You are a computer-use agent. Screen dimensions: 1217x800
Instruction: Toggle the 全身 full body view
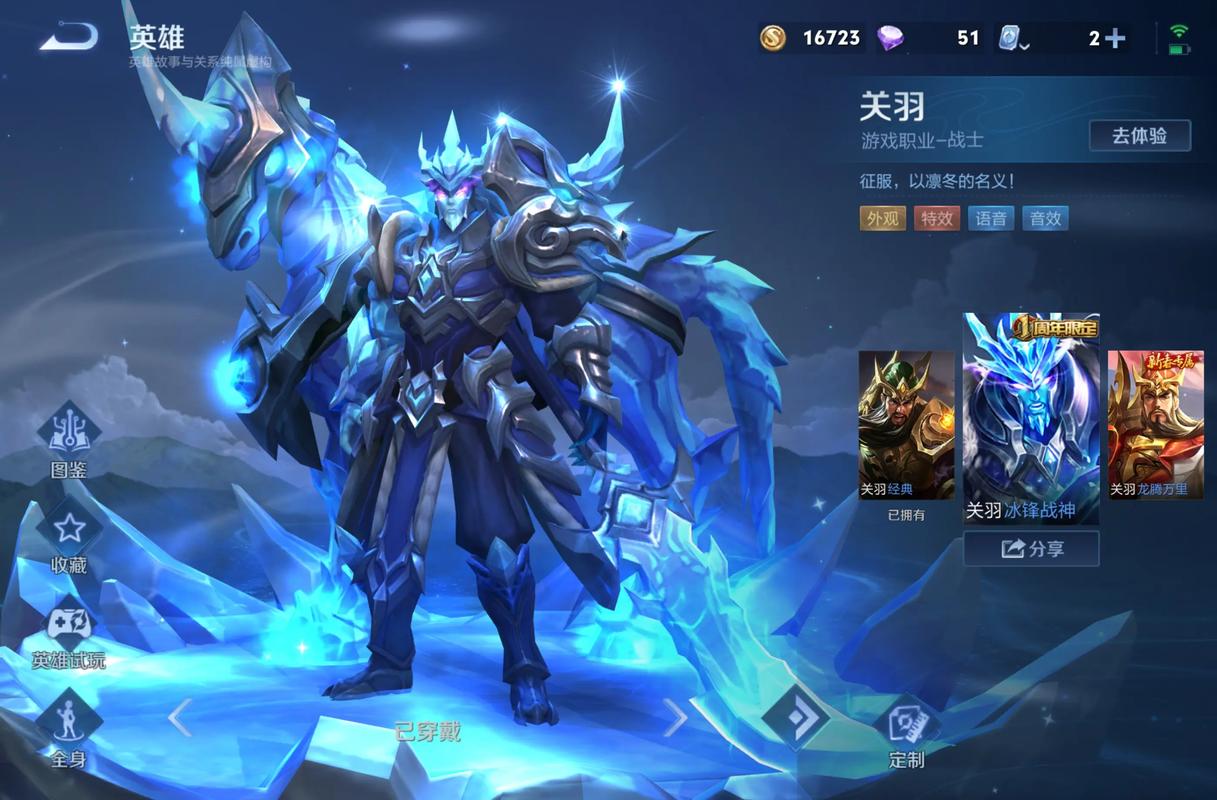pos(69,721)
